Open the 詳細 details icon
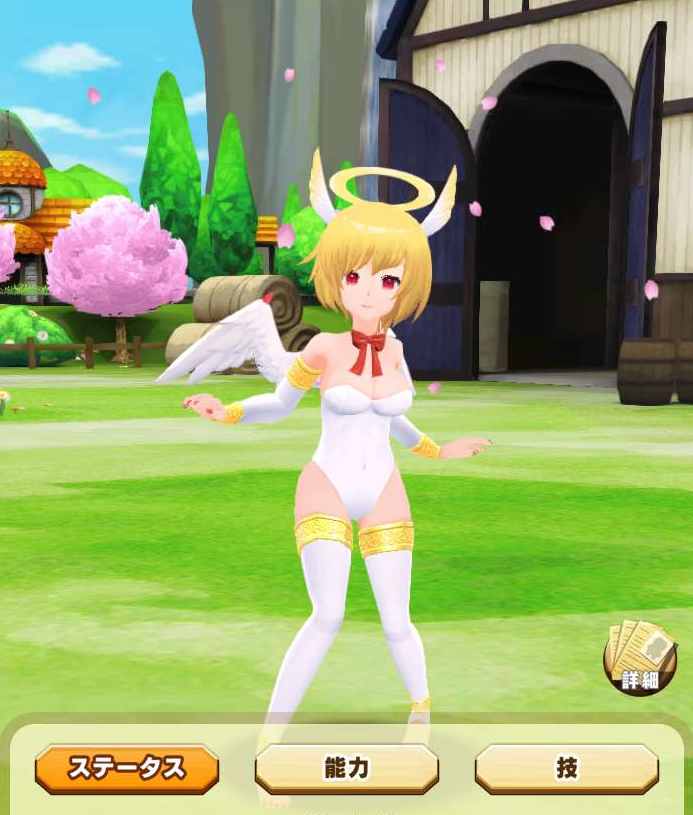Screen dimensions: 693x815 point(640,658)
